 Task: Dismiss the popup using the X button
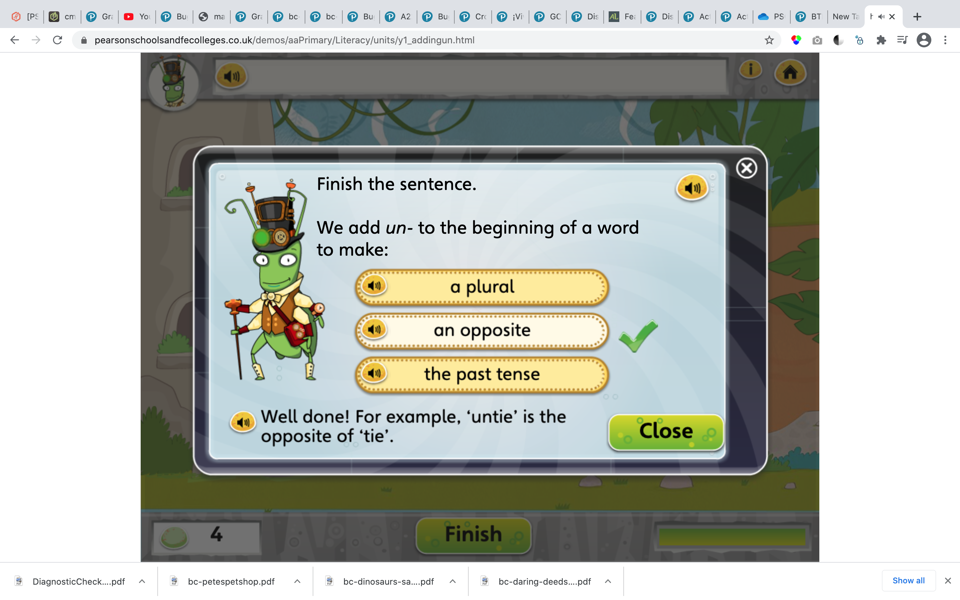[x=746, y=168]
